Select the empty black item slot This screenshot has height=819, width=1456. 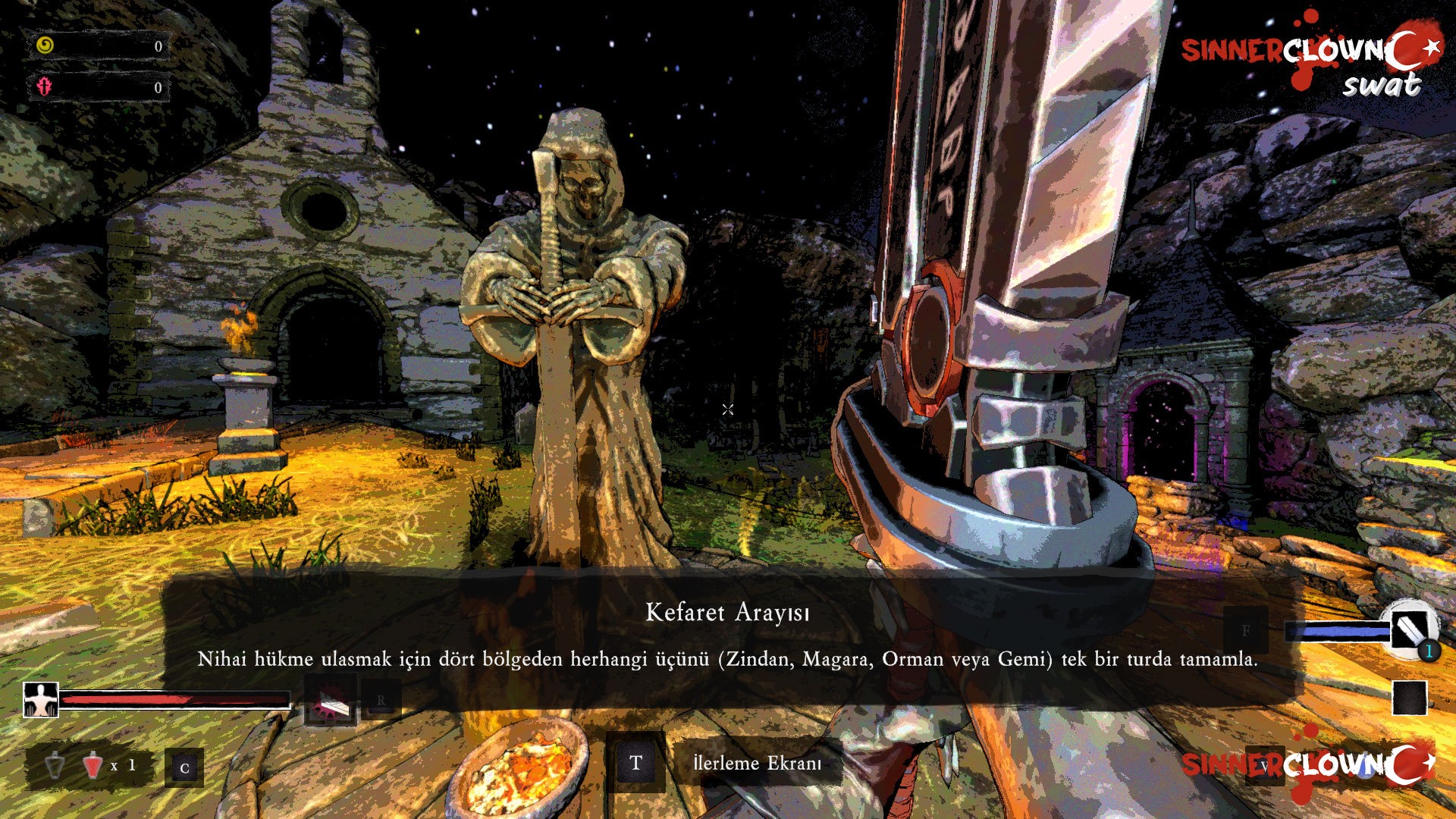(1410, 698)
